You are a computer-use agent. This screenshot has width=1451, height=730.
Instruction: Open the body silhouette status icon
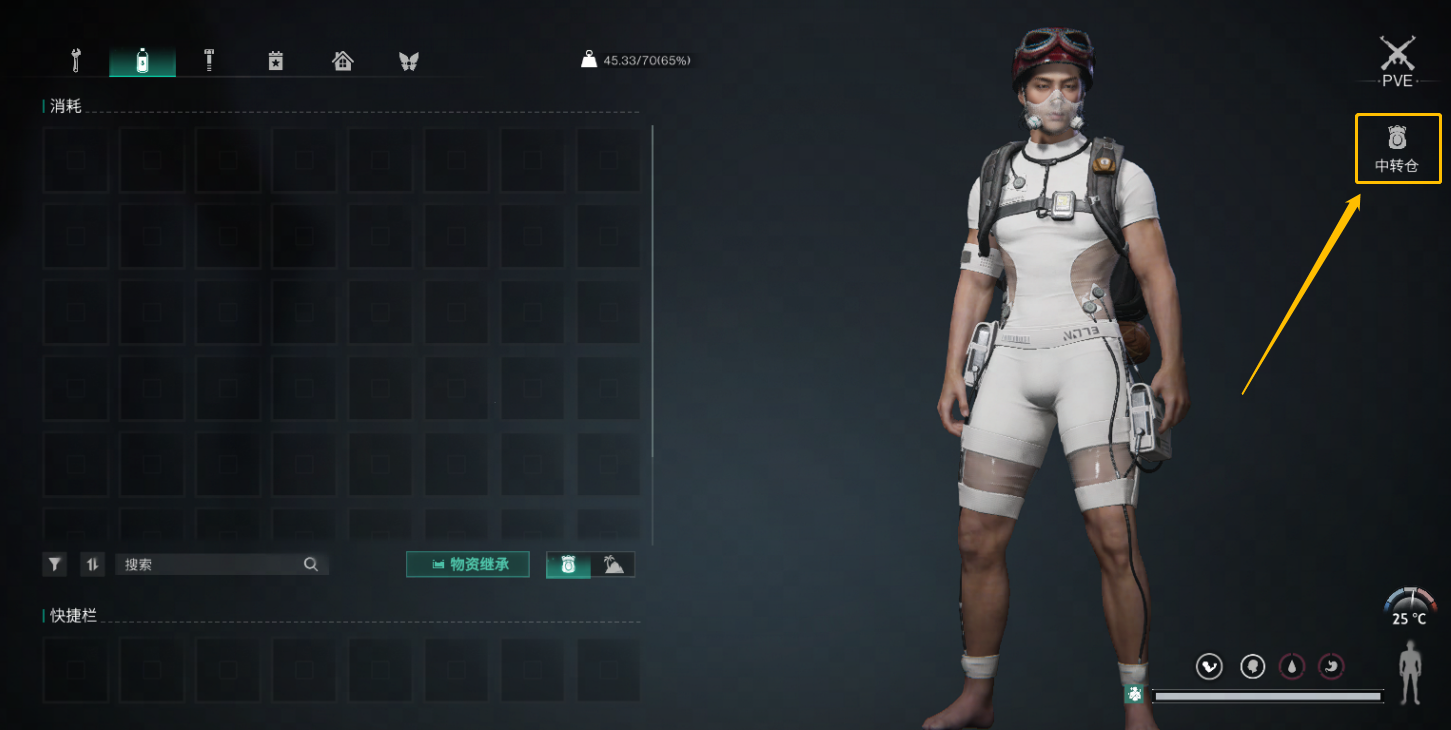(x=1411, y=672)
